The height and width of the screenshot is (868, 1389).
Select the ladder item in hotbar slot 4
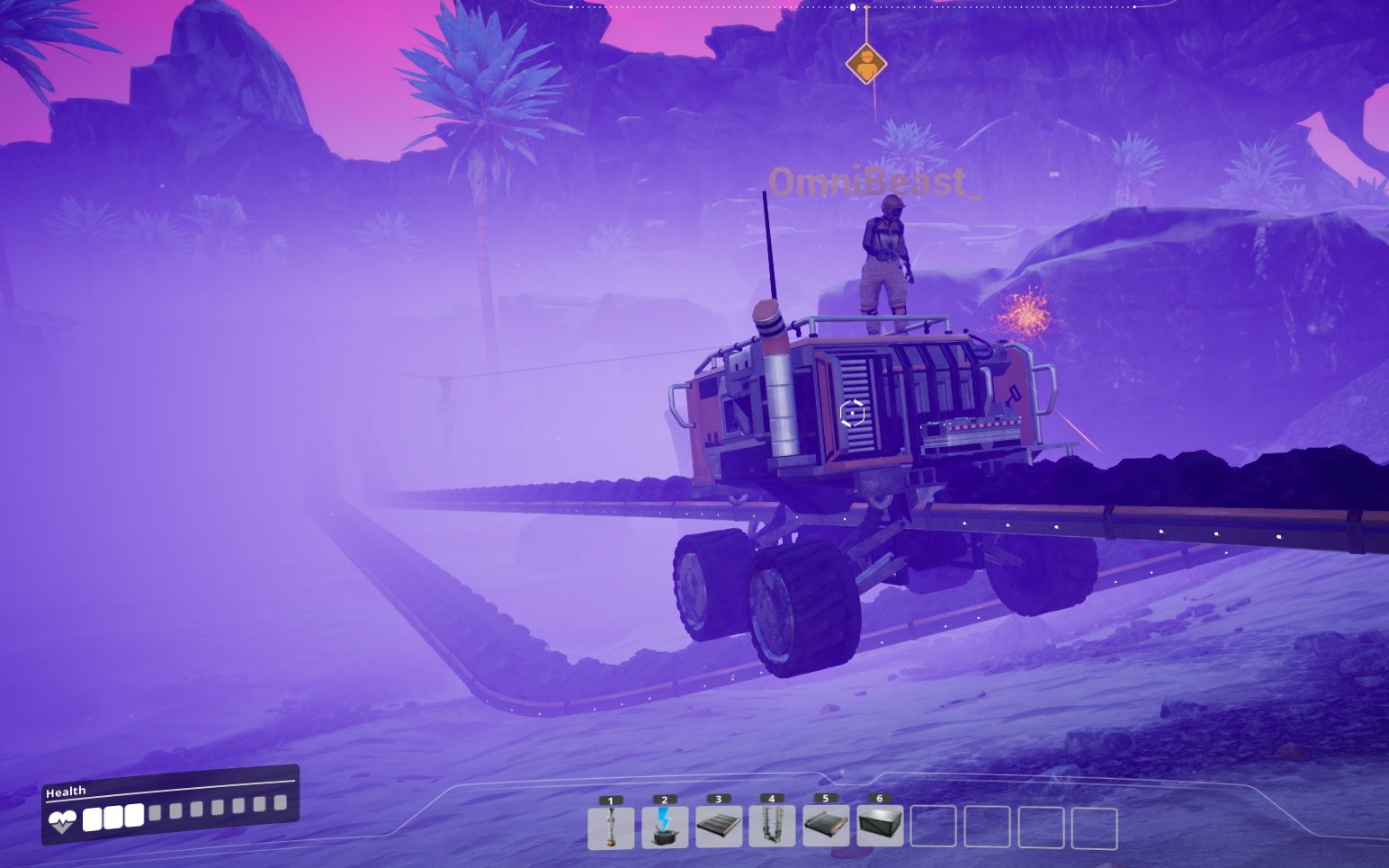(x=771, y=826)
